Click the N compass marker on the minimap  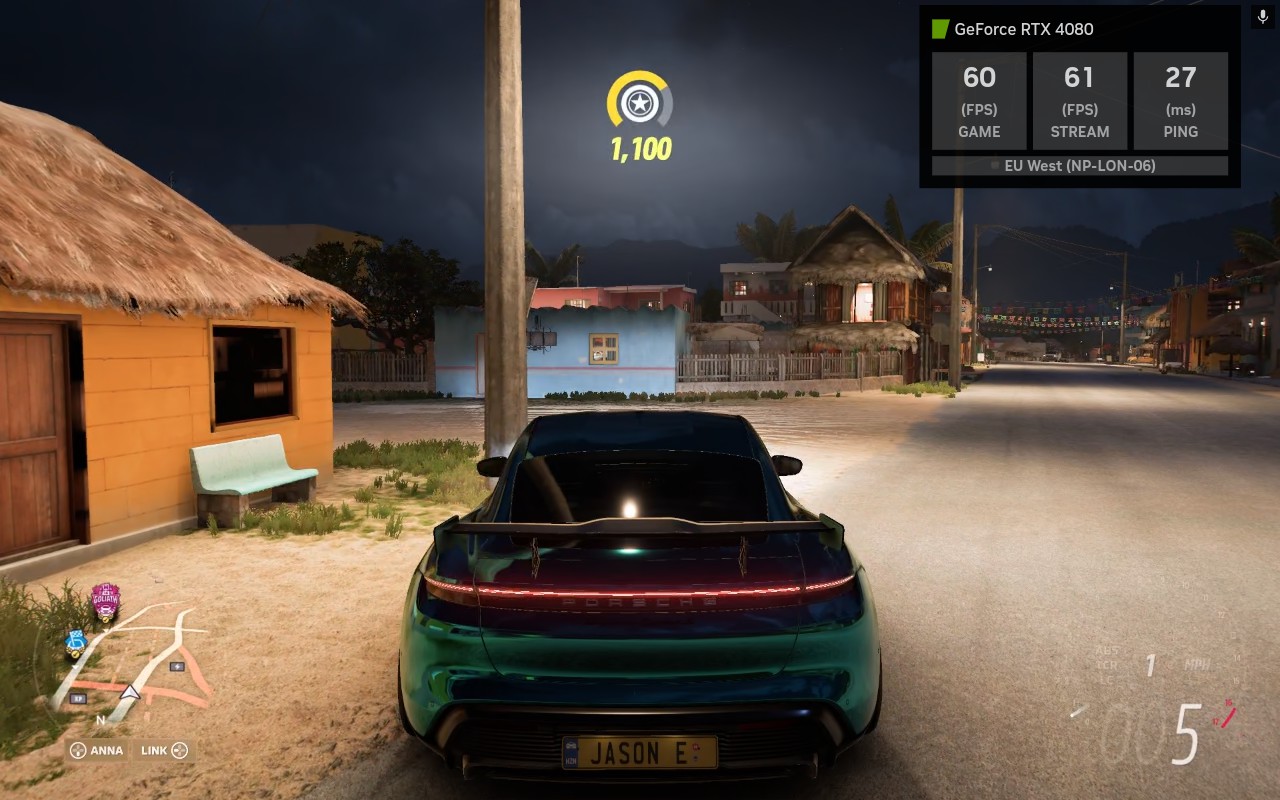click(x=100, y=720)
